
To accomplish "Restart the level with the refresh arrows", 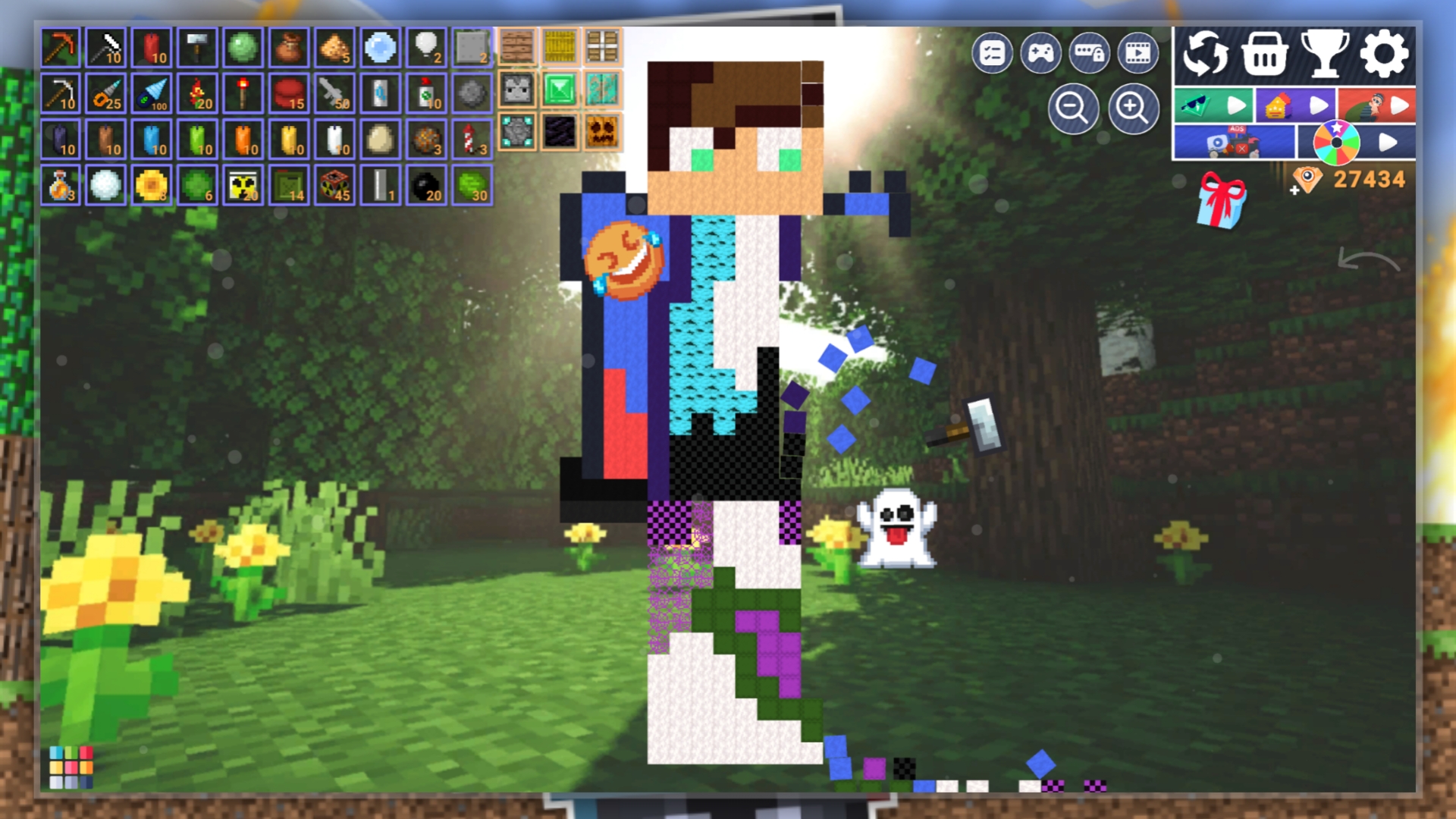I will tap(1208, 53).
